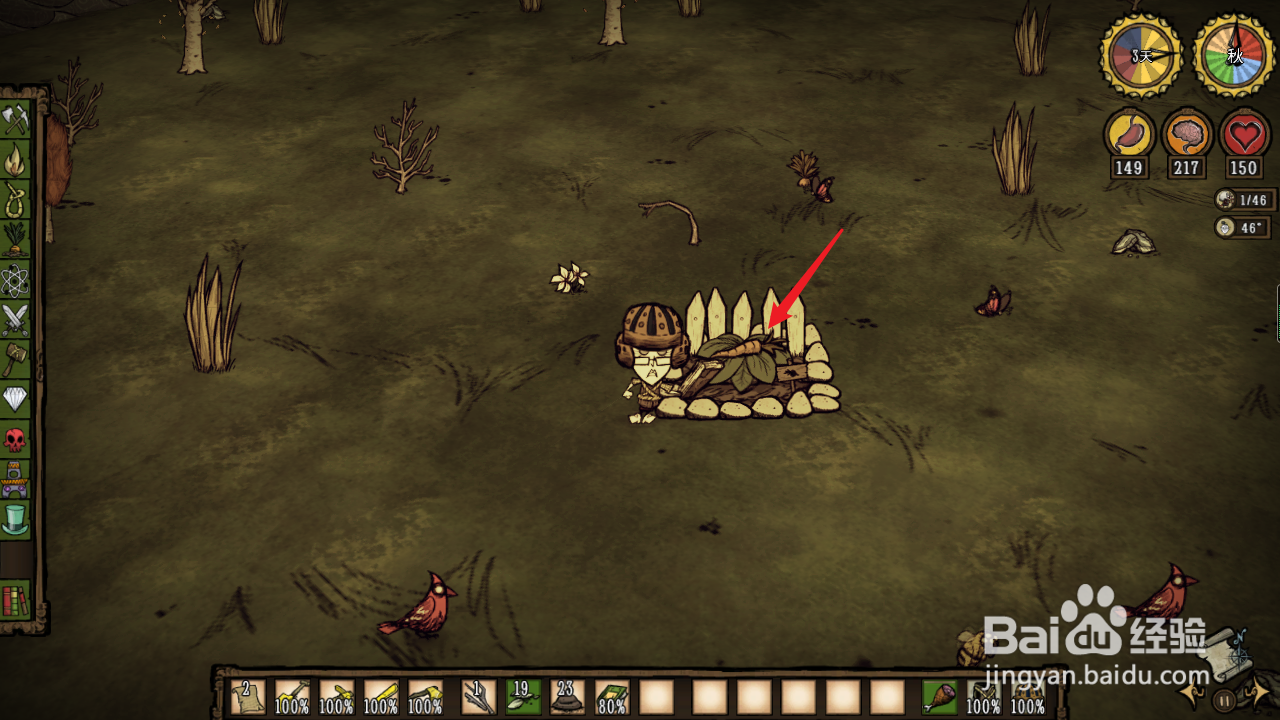The width and height of the screenshot is (1280, 720).
Task: Click the equipped meat hand slot
Action: pos(939,697)
